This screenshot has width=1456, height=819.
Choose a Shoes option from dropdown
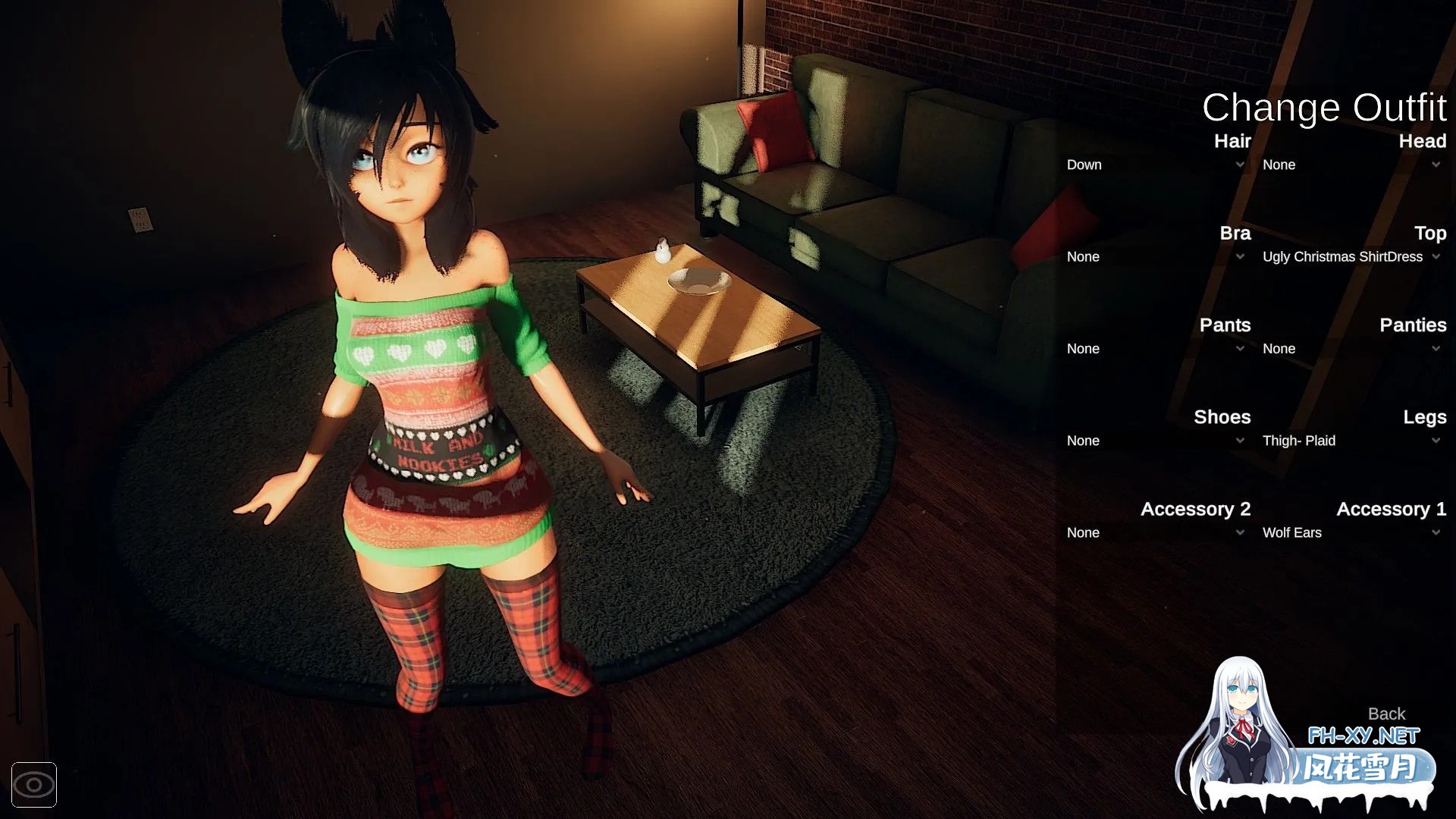click(x=1155, y=441)
